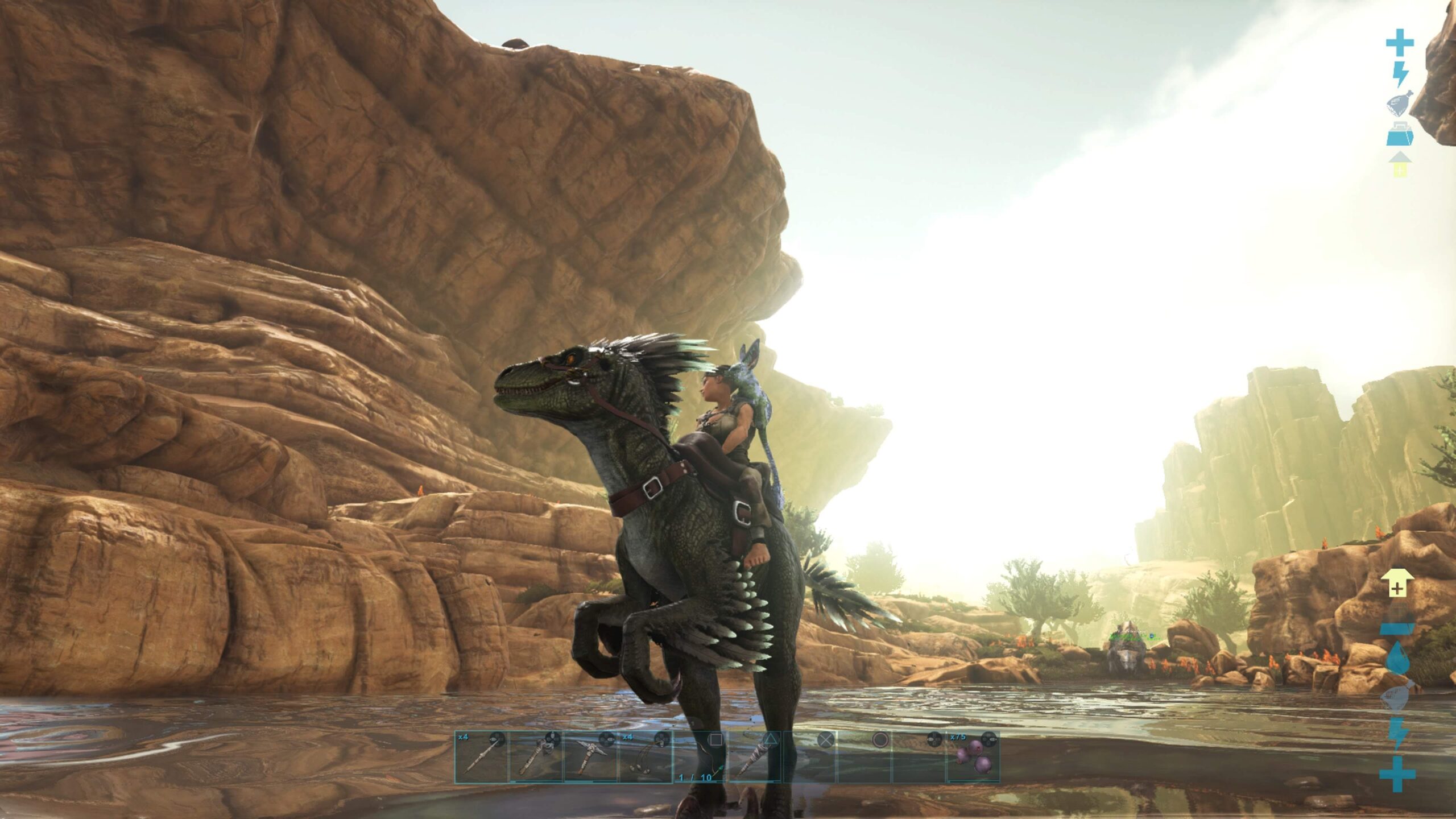The image size is (1456, 819).
Task: Open the bright level-up arrow icon
Action: coord(1397,584)
